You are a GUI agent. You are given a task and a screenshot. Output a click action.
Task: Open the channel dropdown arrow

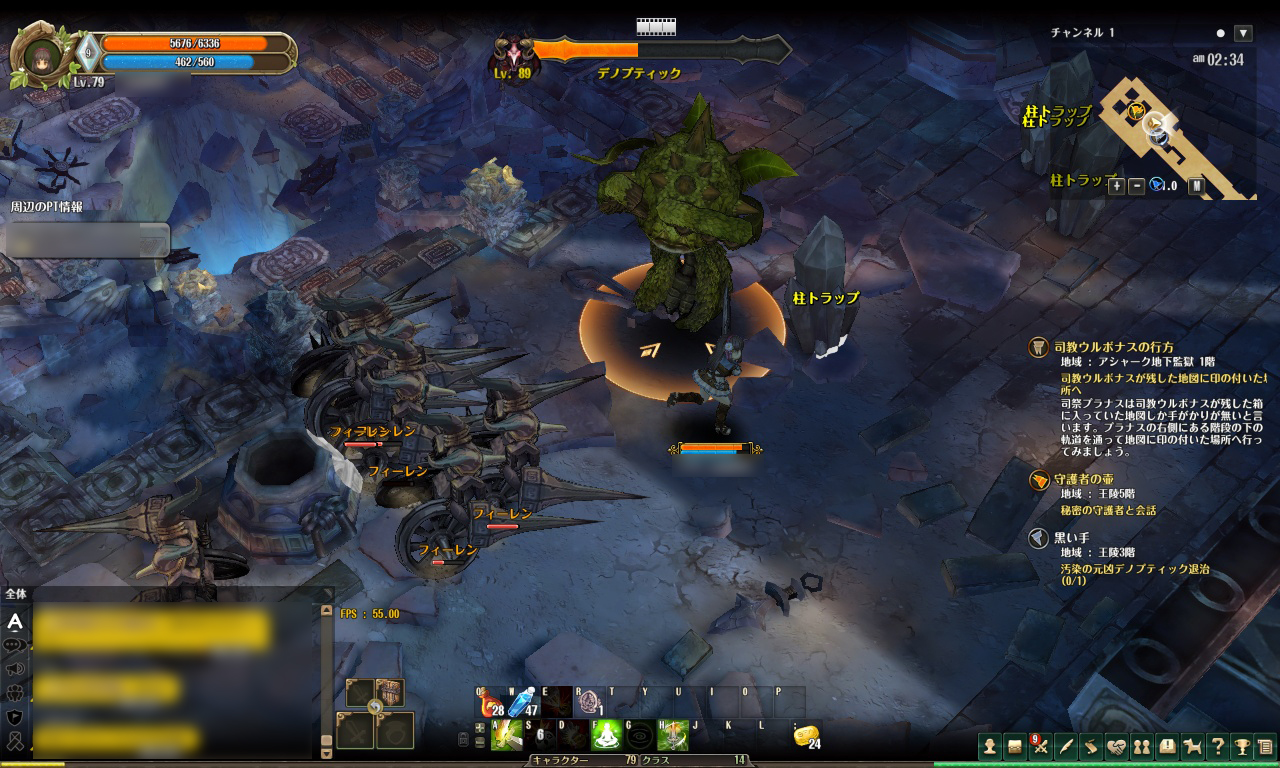tap(1243, 33)
